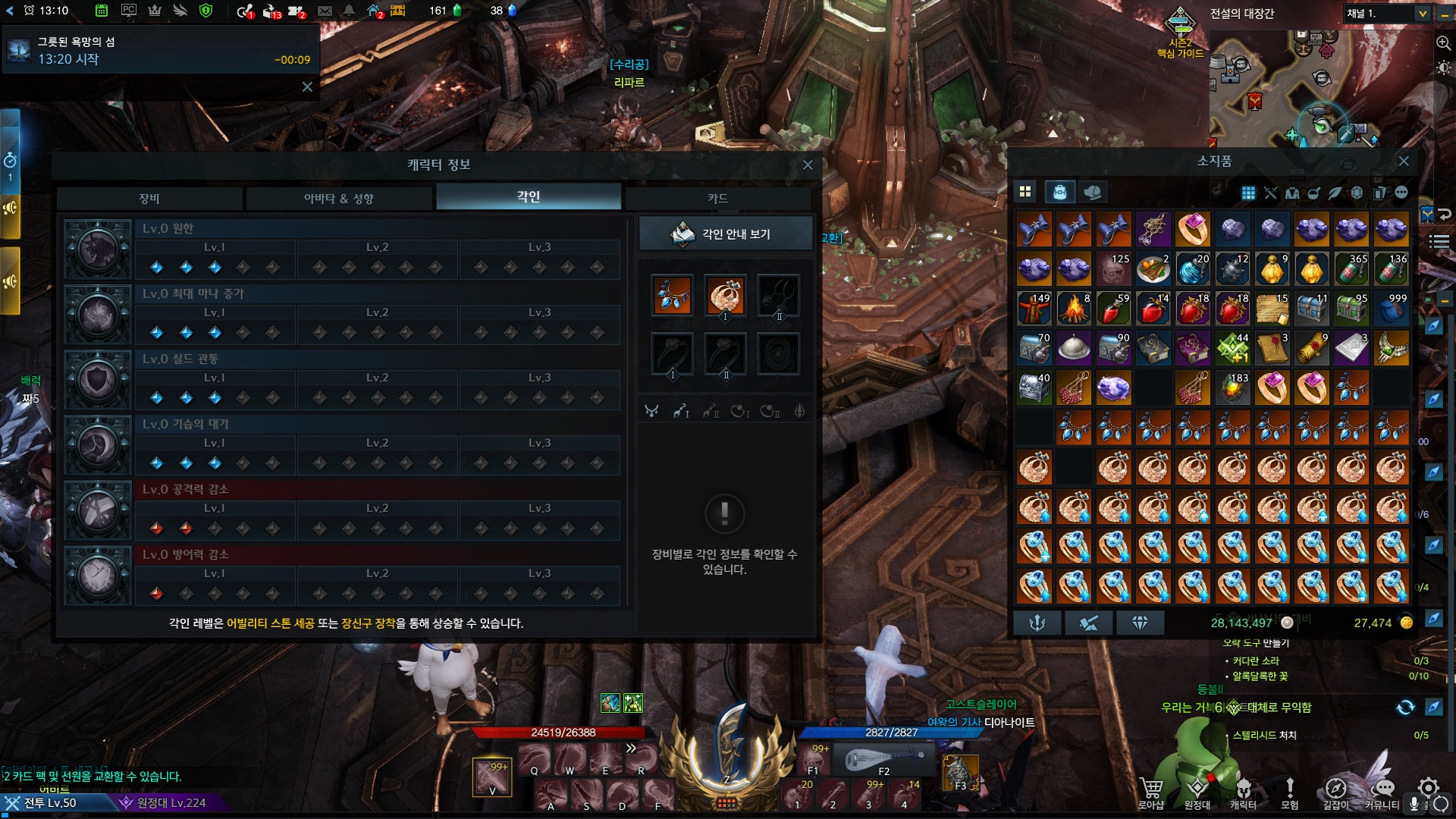Switch to the 장비 tab
Viewport: 1456px width, 819px height.
[149, 198]
